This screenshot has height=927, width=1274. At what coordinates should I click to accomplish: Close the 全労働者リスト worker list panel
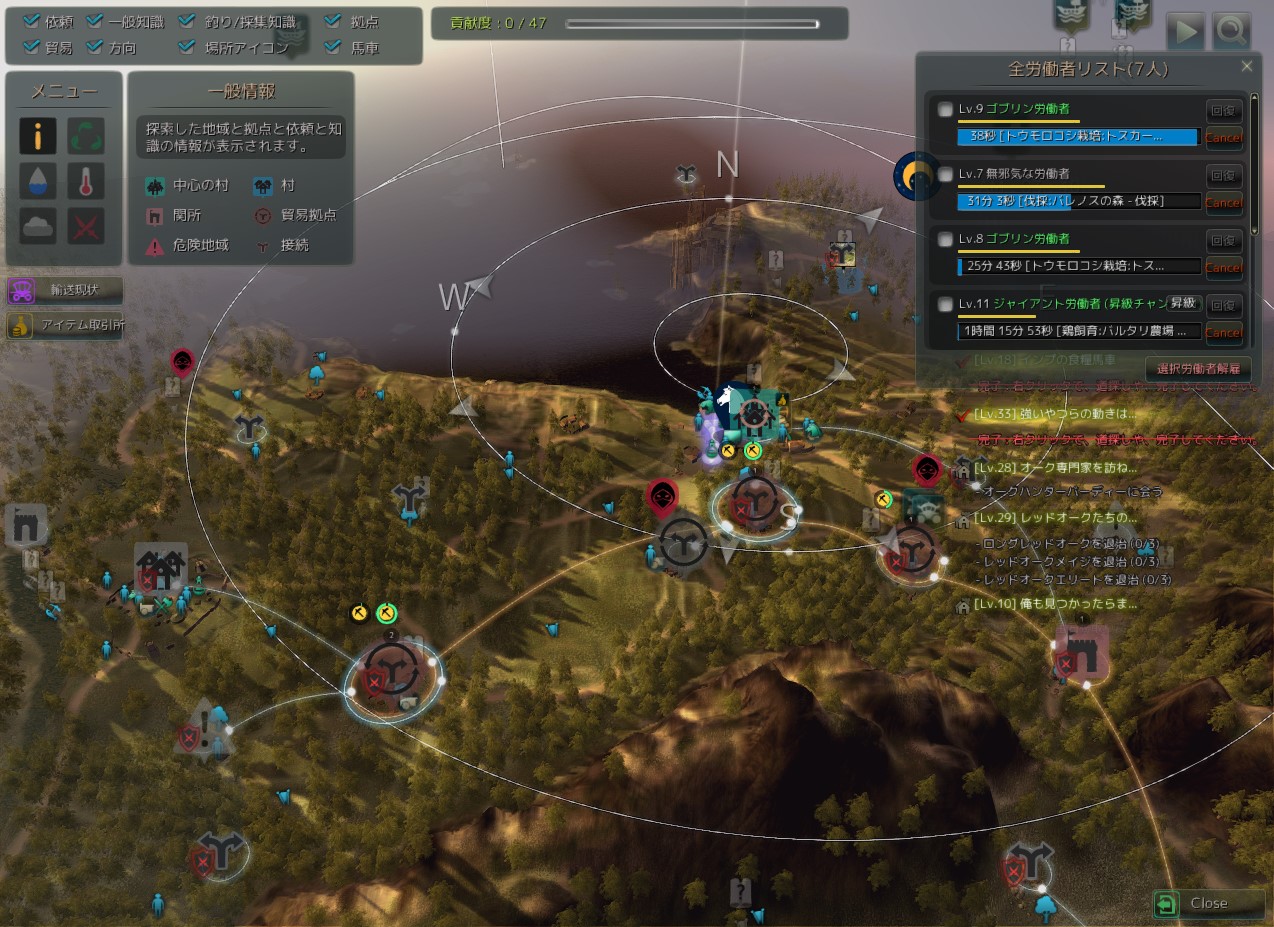click(1246, 66)
